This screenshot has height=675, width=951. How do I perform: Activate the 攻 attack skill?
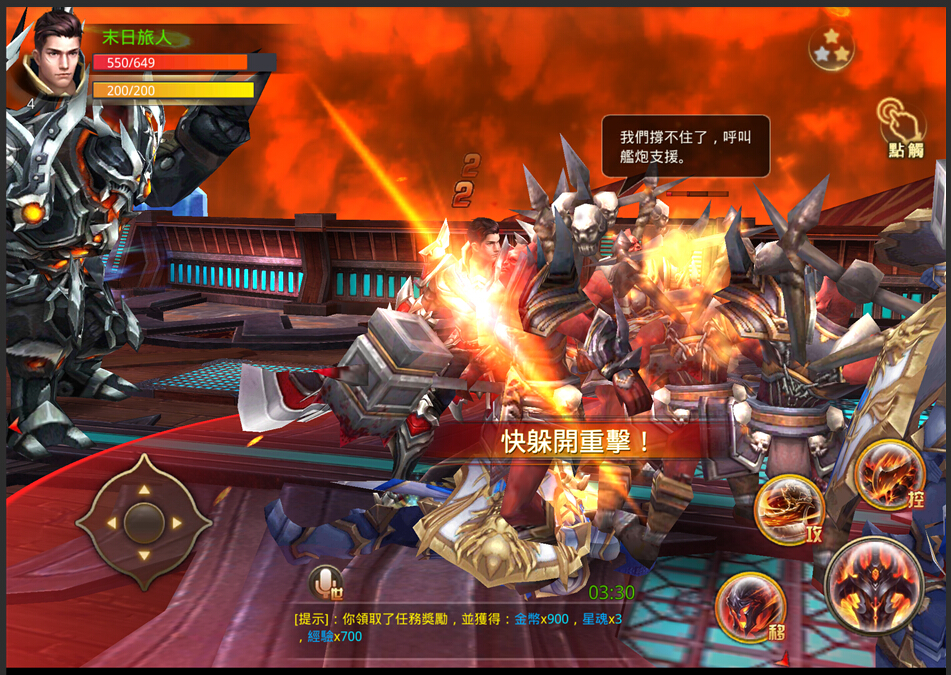click(x=789, y=510)
